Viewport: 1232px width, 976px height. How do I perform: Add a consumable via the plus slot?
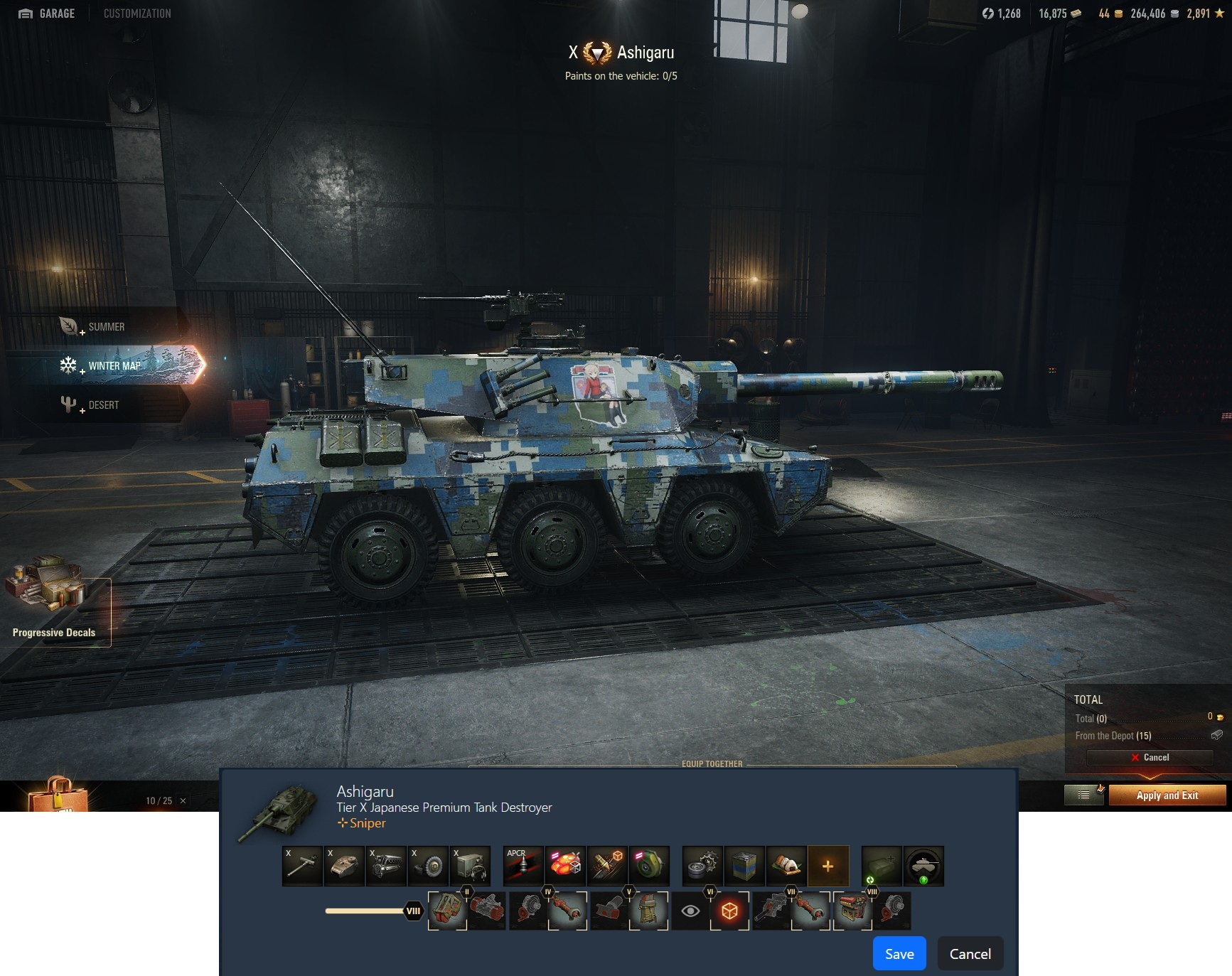point(827,866)
